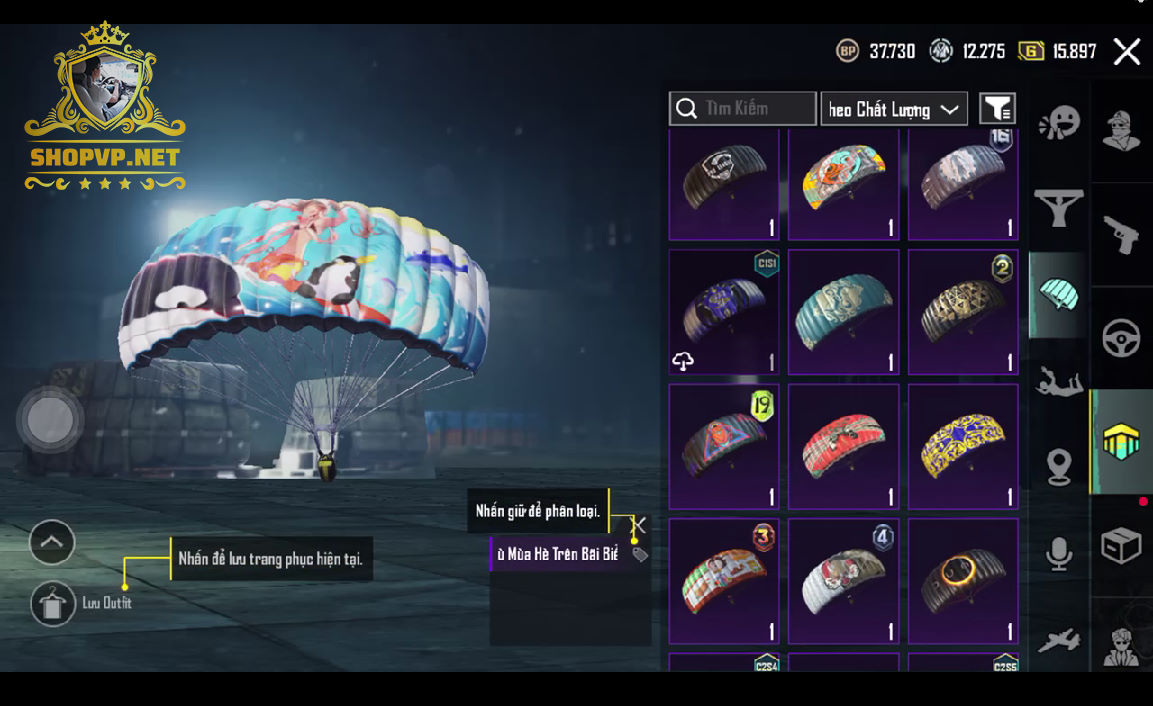Choose the parachute with the 19 badge
The width and height of the screenshot is (1153, 706).
coord(723,447)
